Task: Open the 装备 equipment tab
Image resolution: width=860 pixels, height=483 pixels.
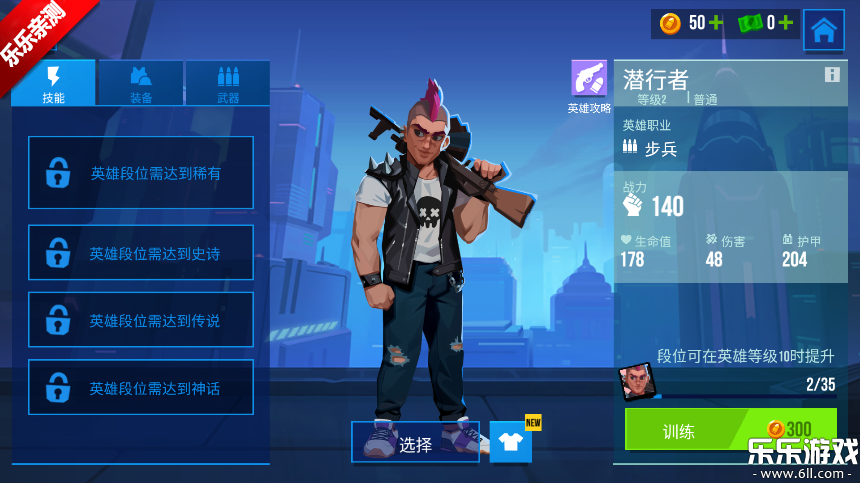Action: coord(141,83)
